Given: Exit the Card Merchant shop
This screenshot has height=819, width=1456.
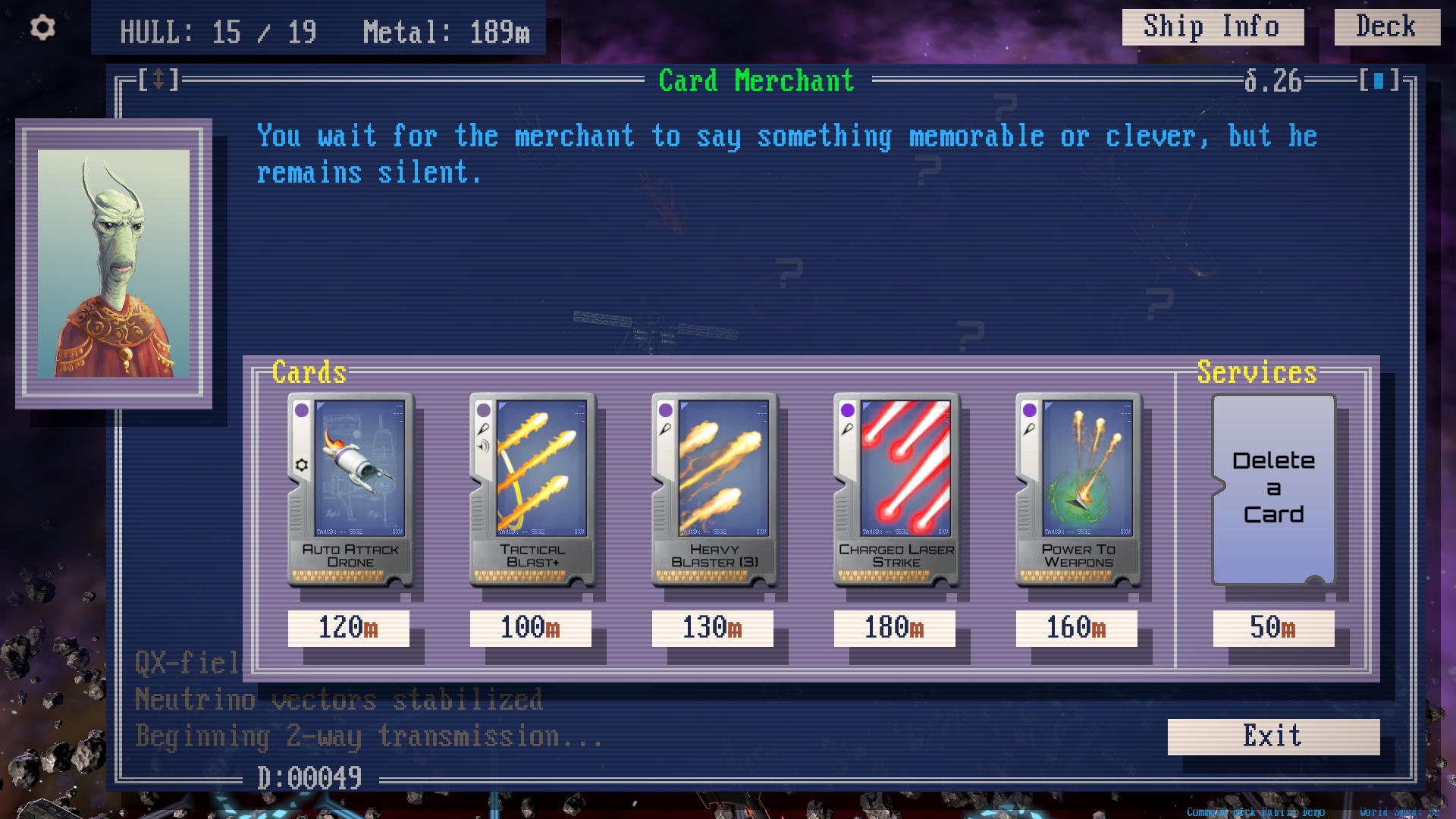Looking at the screenshot, I should (x=1272, y=736).
